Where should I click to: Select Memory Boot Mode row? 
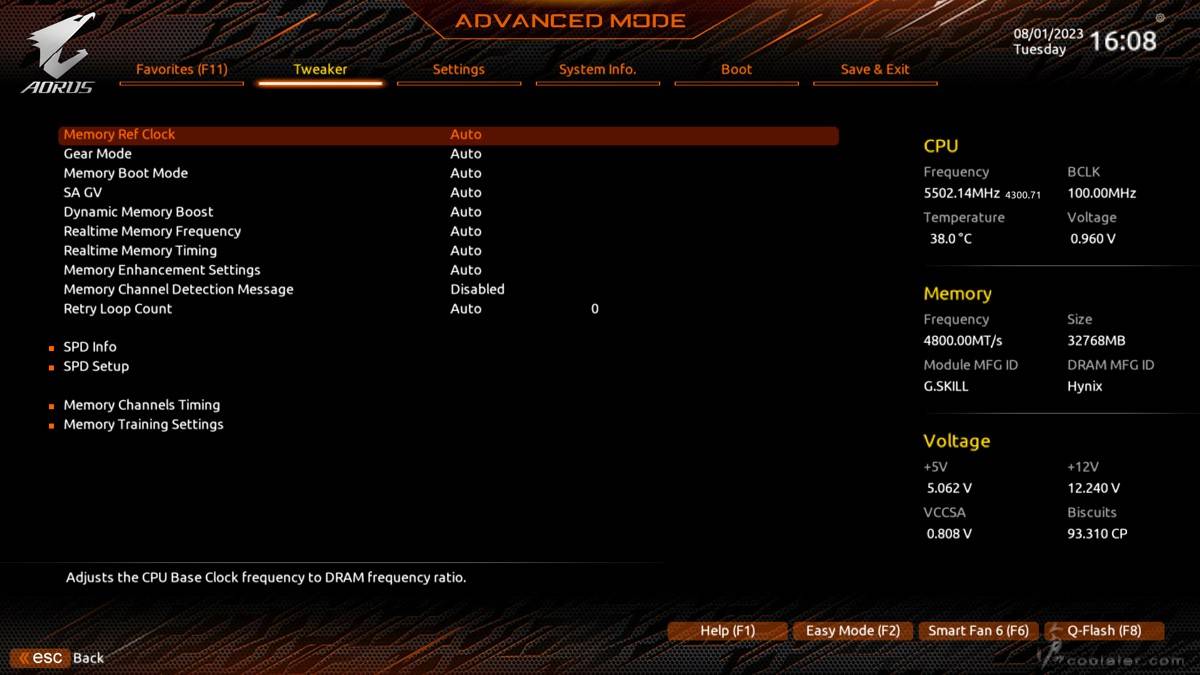coord(126,173)
